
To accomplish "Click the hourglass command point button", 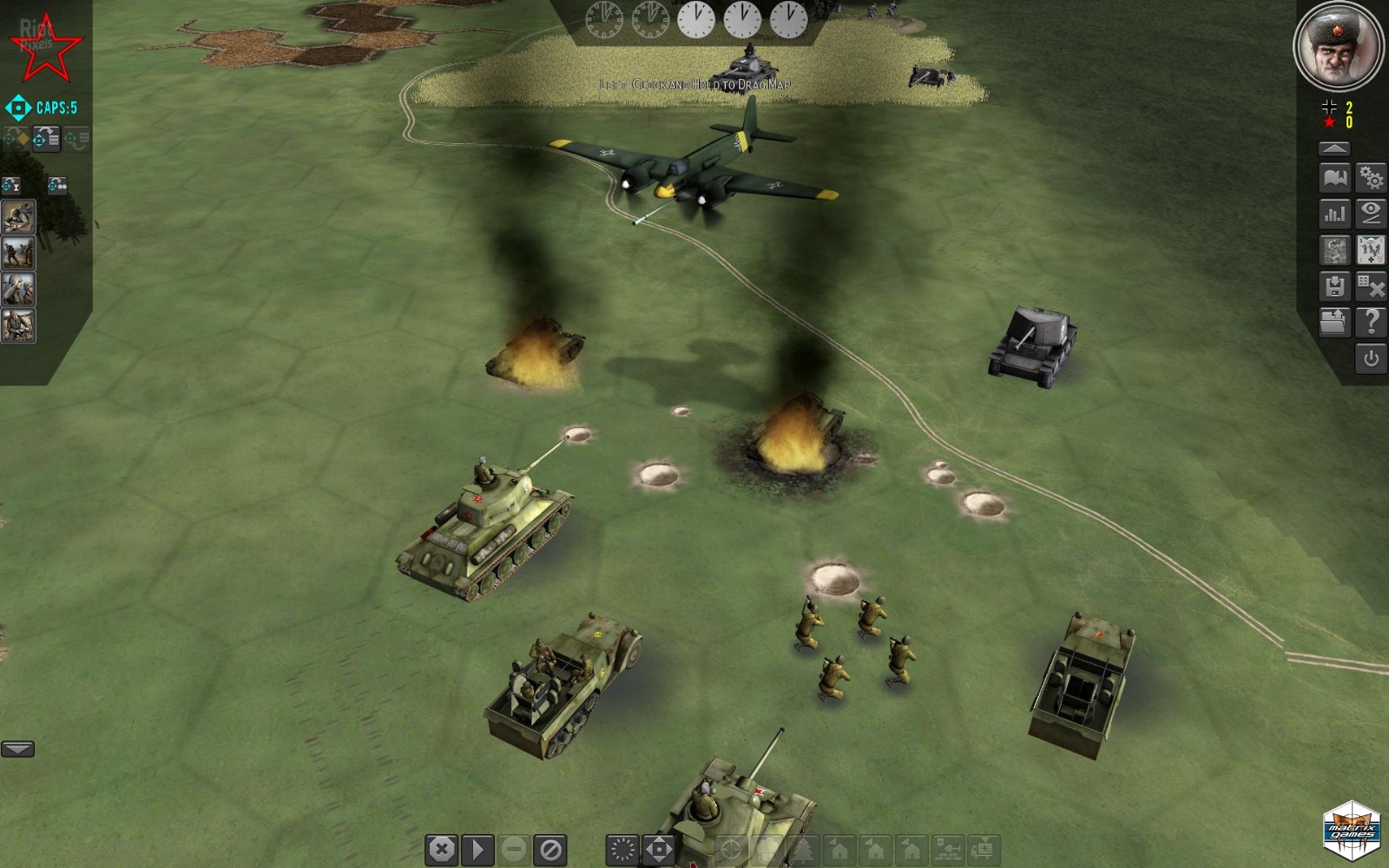I will (x=11, y=185).
